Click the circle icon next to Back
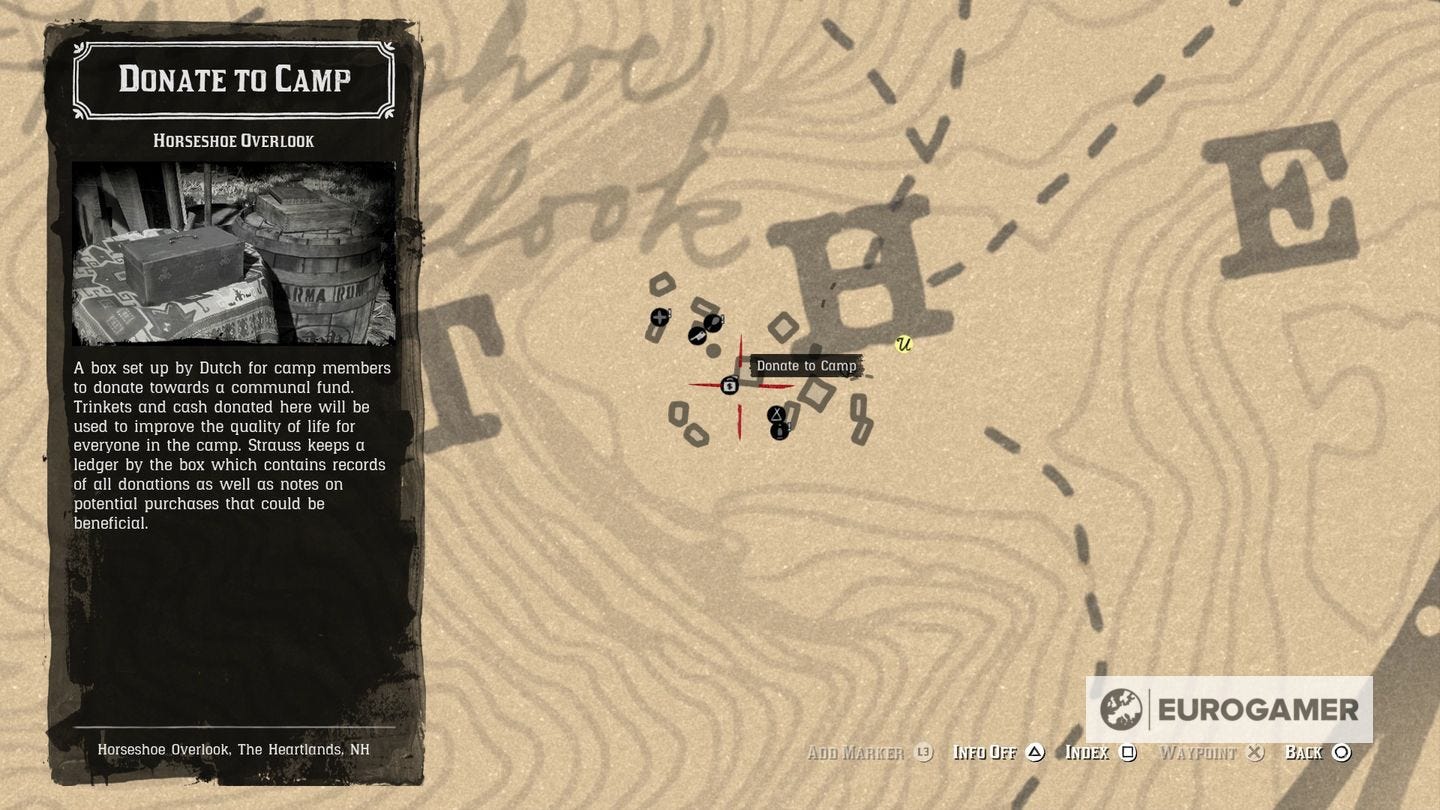Image resolution: width=1440 pixels, height=810 pixels. point(1342,752)
